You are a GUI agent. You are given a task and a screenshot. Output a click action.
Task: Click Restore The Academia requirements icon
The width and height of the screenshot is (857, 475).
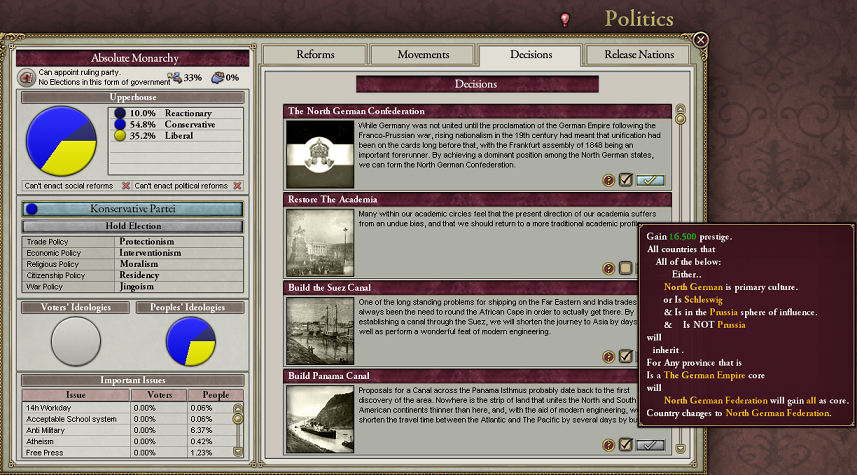[608, 268]
